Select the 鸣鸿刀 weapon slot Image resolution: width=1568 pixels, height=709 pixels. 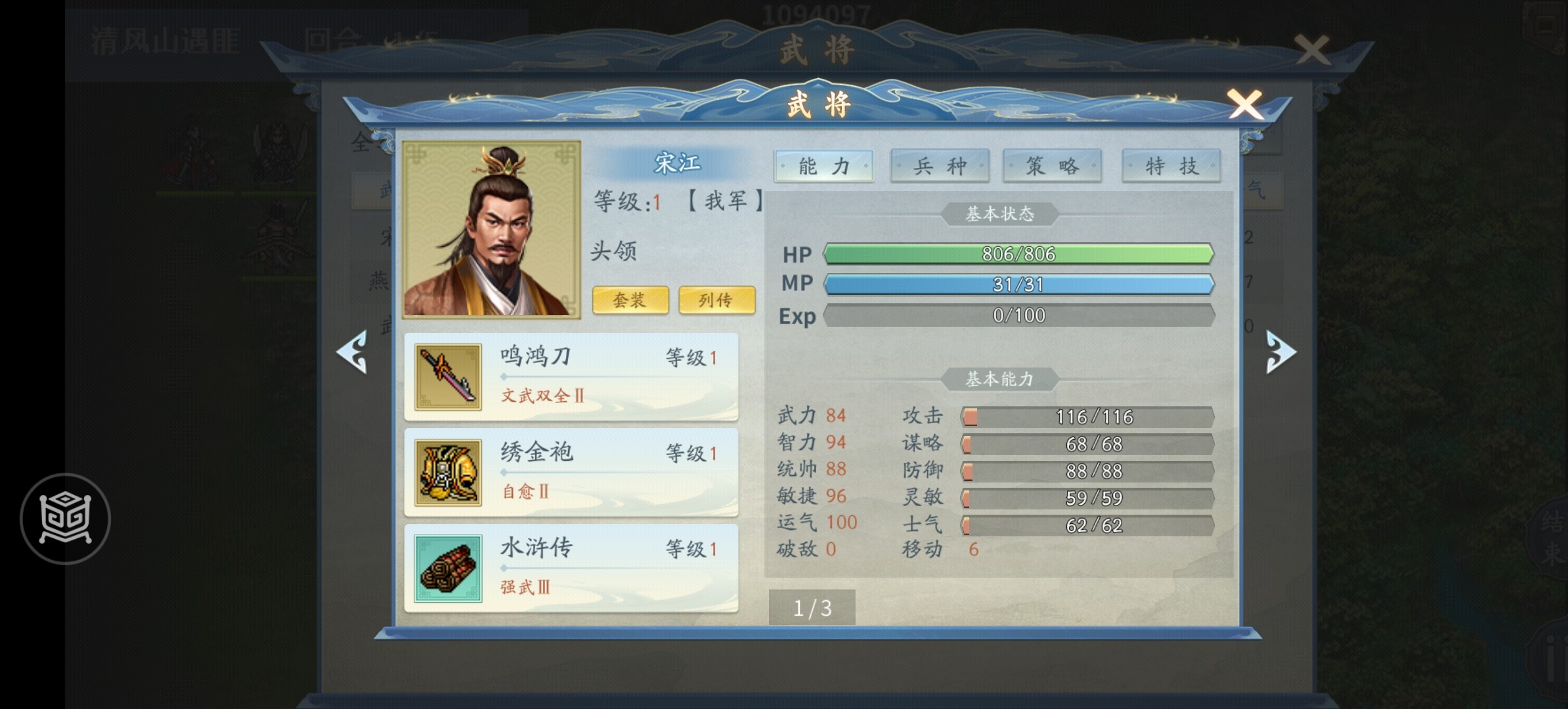point(571,377)
